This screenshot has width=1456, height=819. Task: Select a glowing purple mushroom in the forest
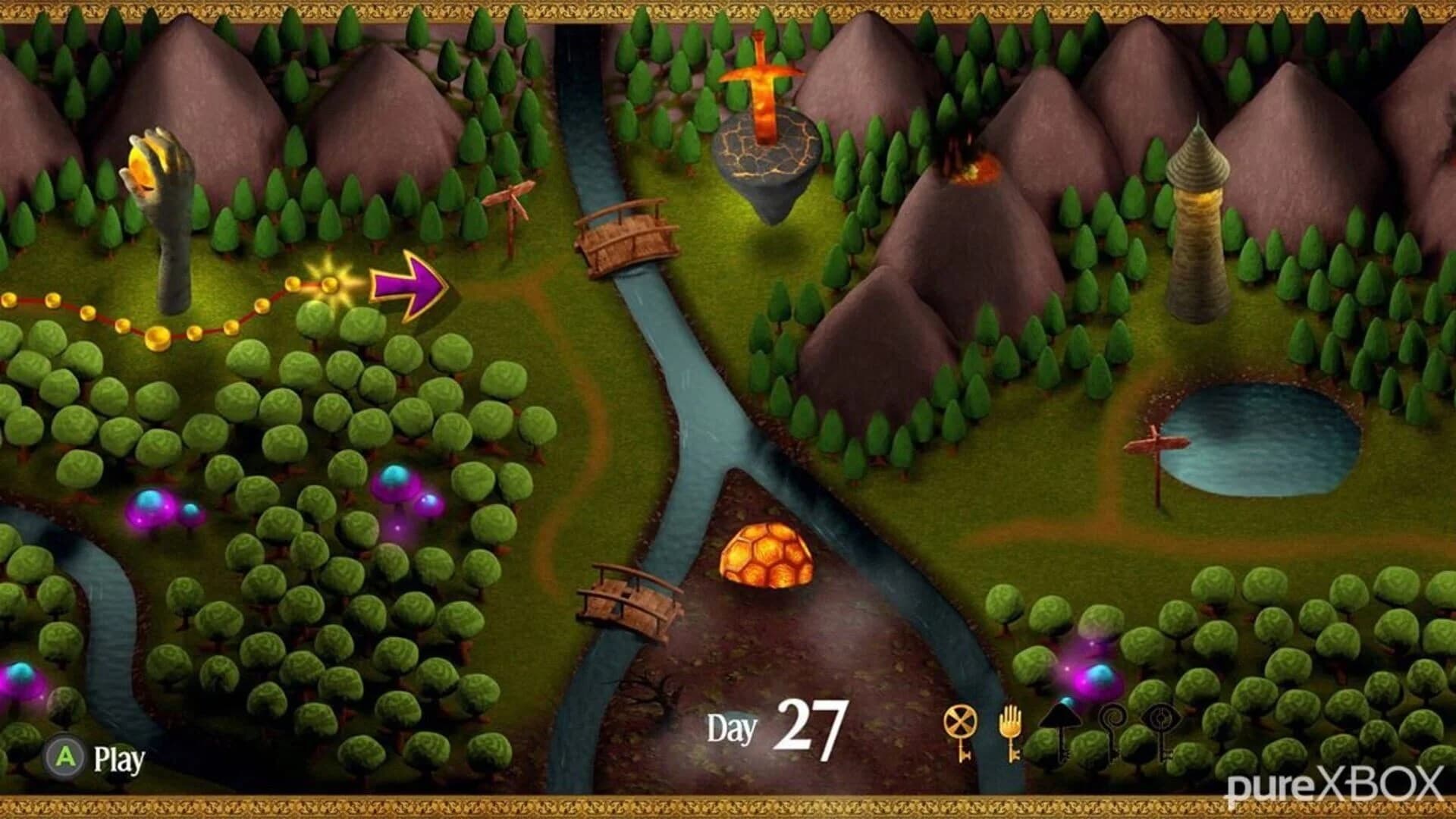[152, 508]
